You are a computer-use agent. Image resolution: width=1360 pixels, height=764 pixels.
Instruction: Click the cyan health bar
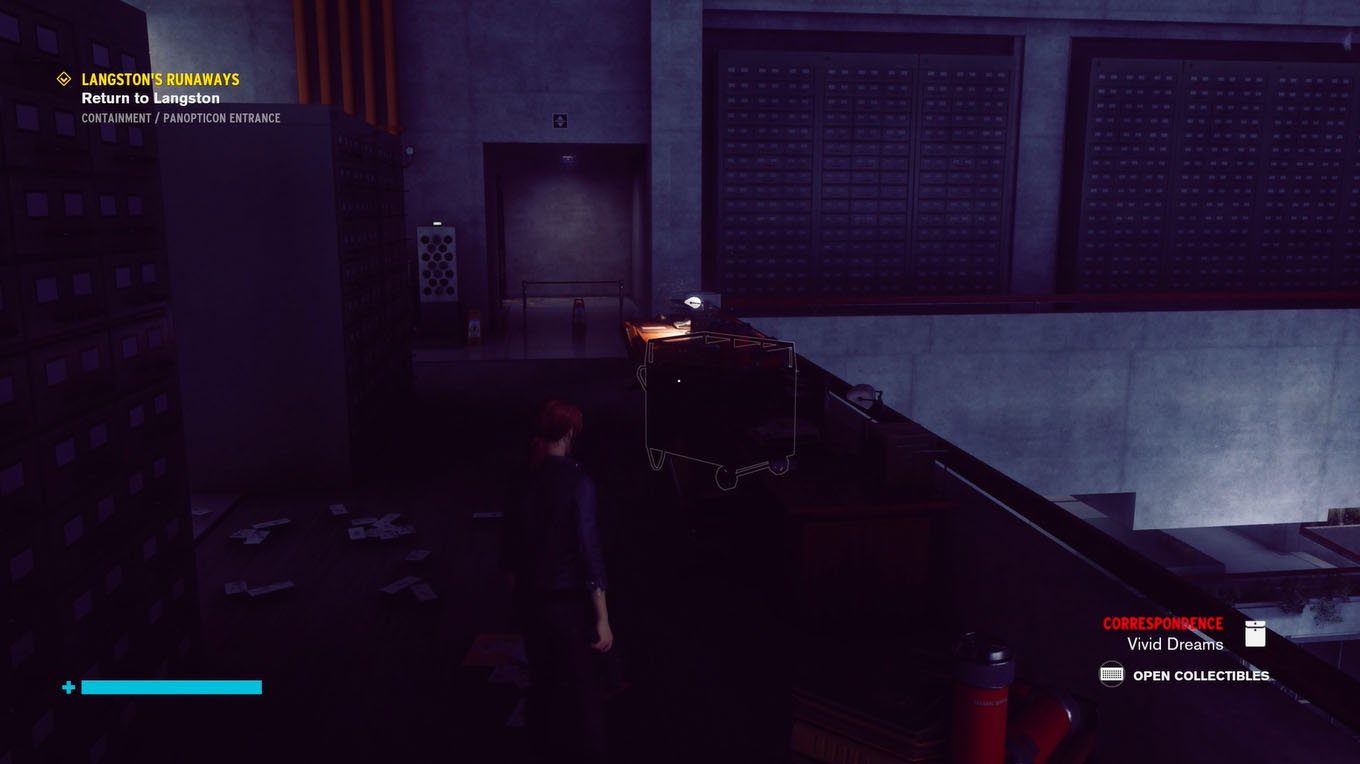coord(171,687)
